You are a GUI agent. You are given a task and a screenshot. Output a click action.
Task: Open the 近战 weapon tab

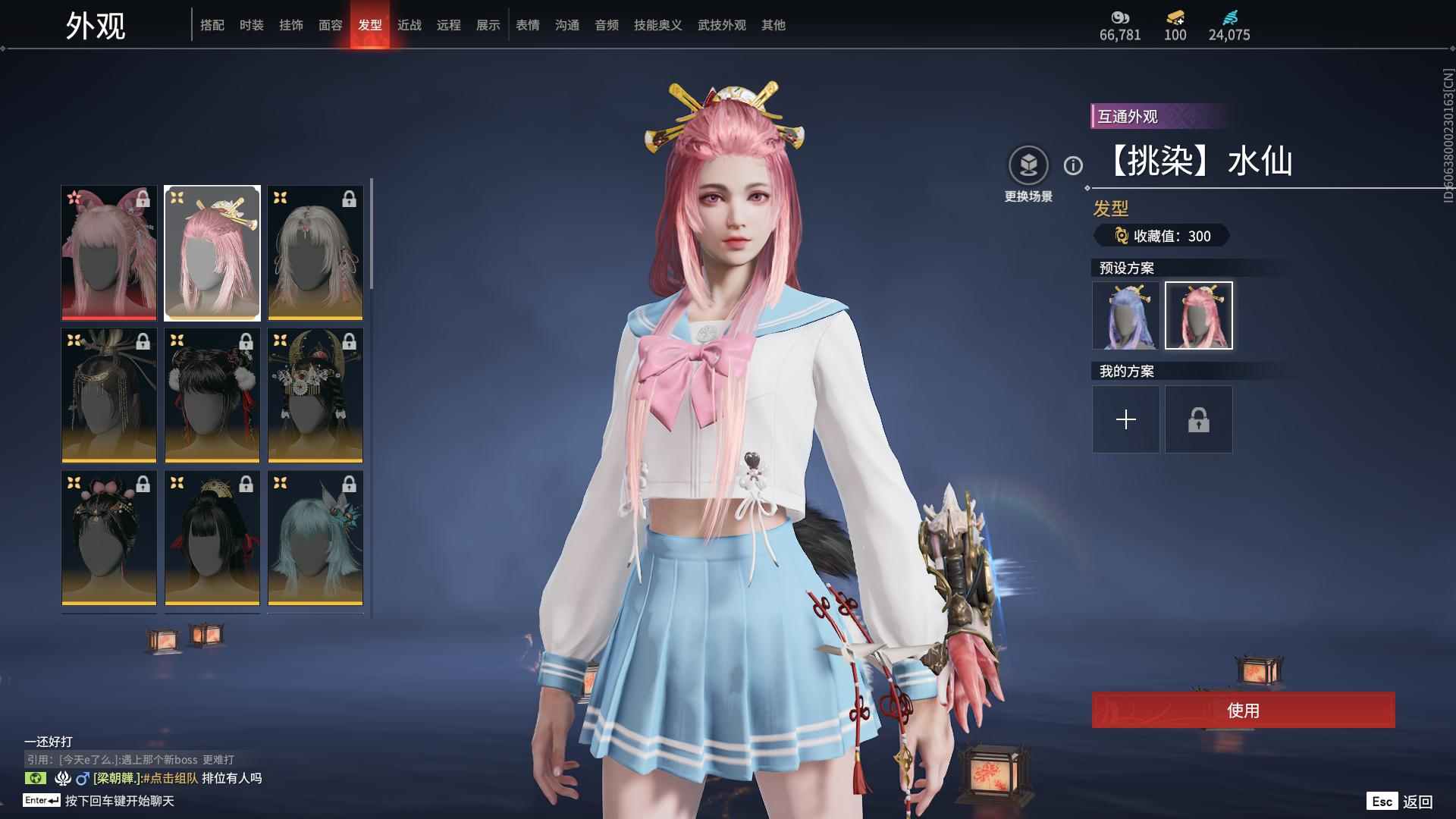[x=409, y=25]
